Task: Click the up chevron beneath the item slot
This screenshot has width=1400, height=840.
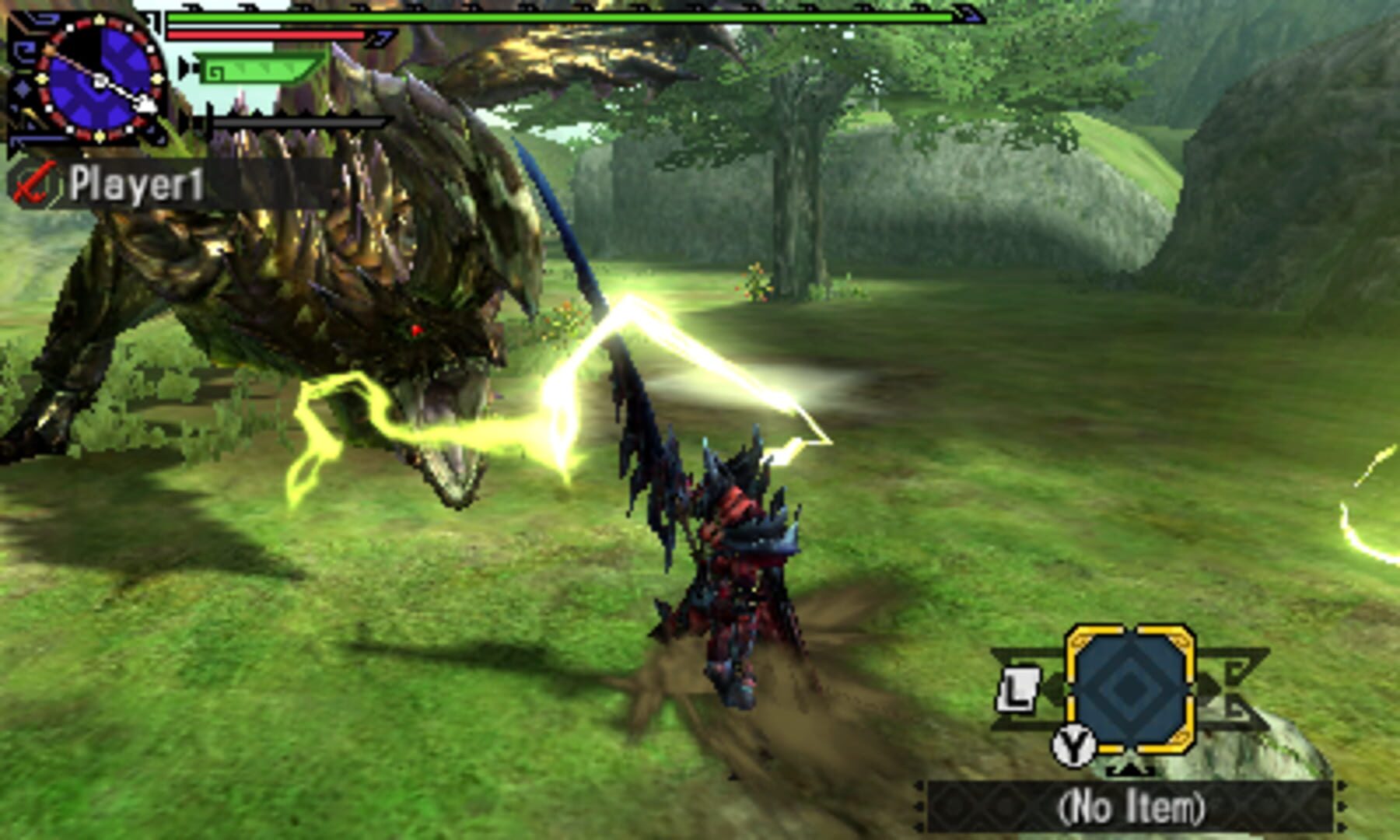Action: tap(1130, 770)
